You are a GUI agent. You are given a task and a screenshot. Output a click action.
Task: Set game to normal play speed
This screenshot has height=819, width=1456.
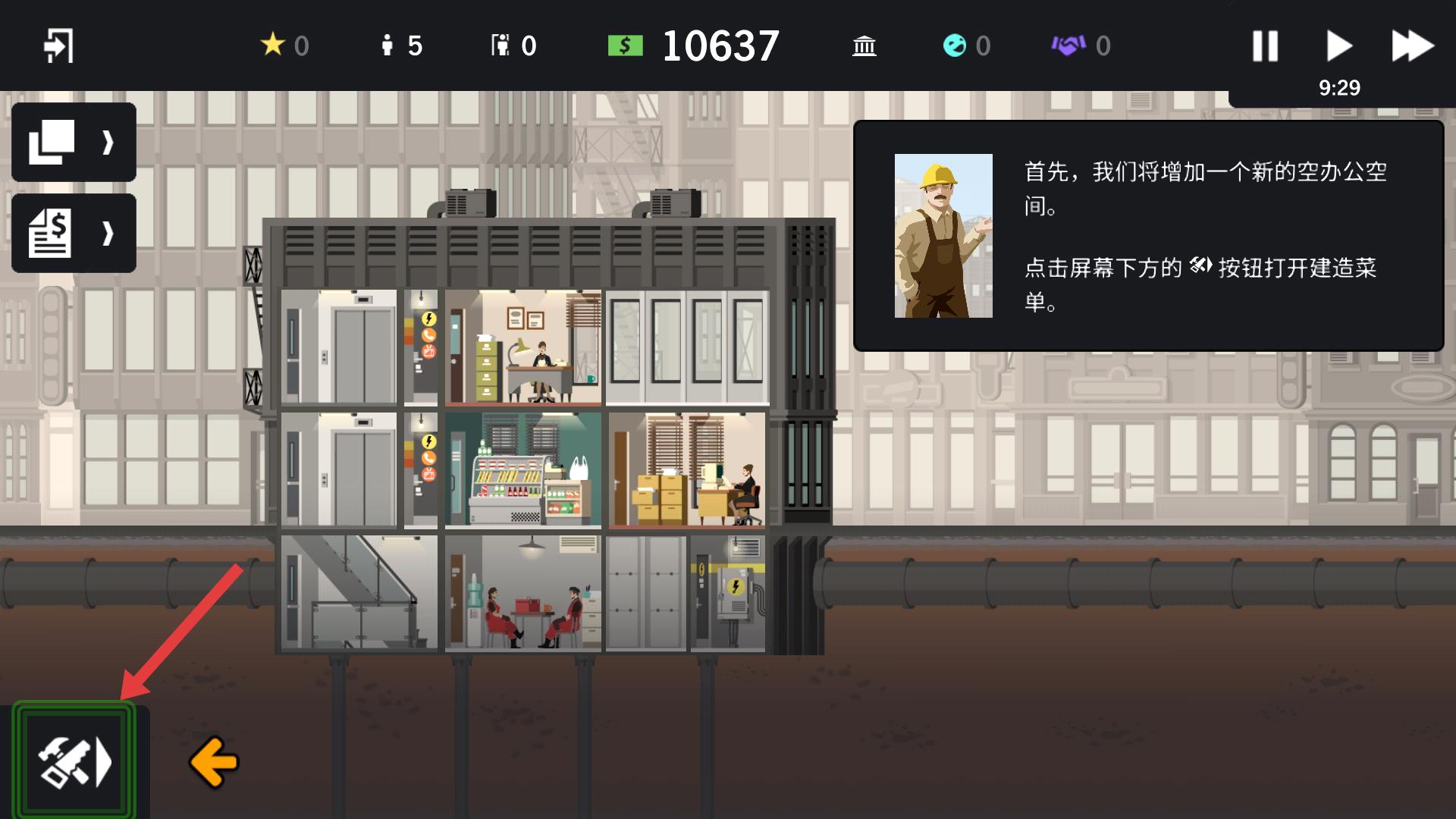[1338, 45]
